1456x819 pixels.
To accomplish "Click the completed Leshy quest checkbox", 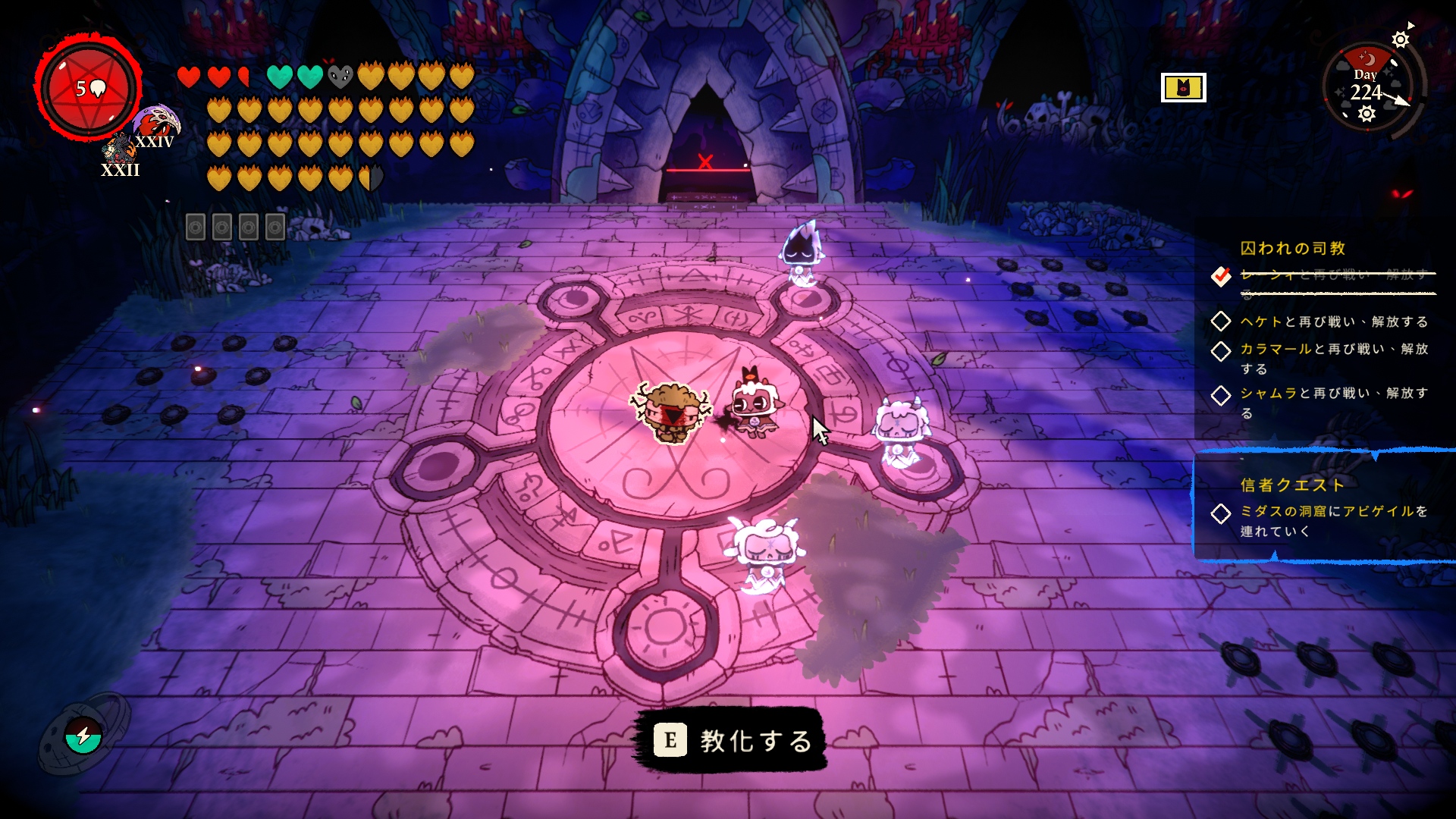I will 1221,276.
